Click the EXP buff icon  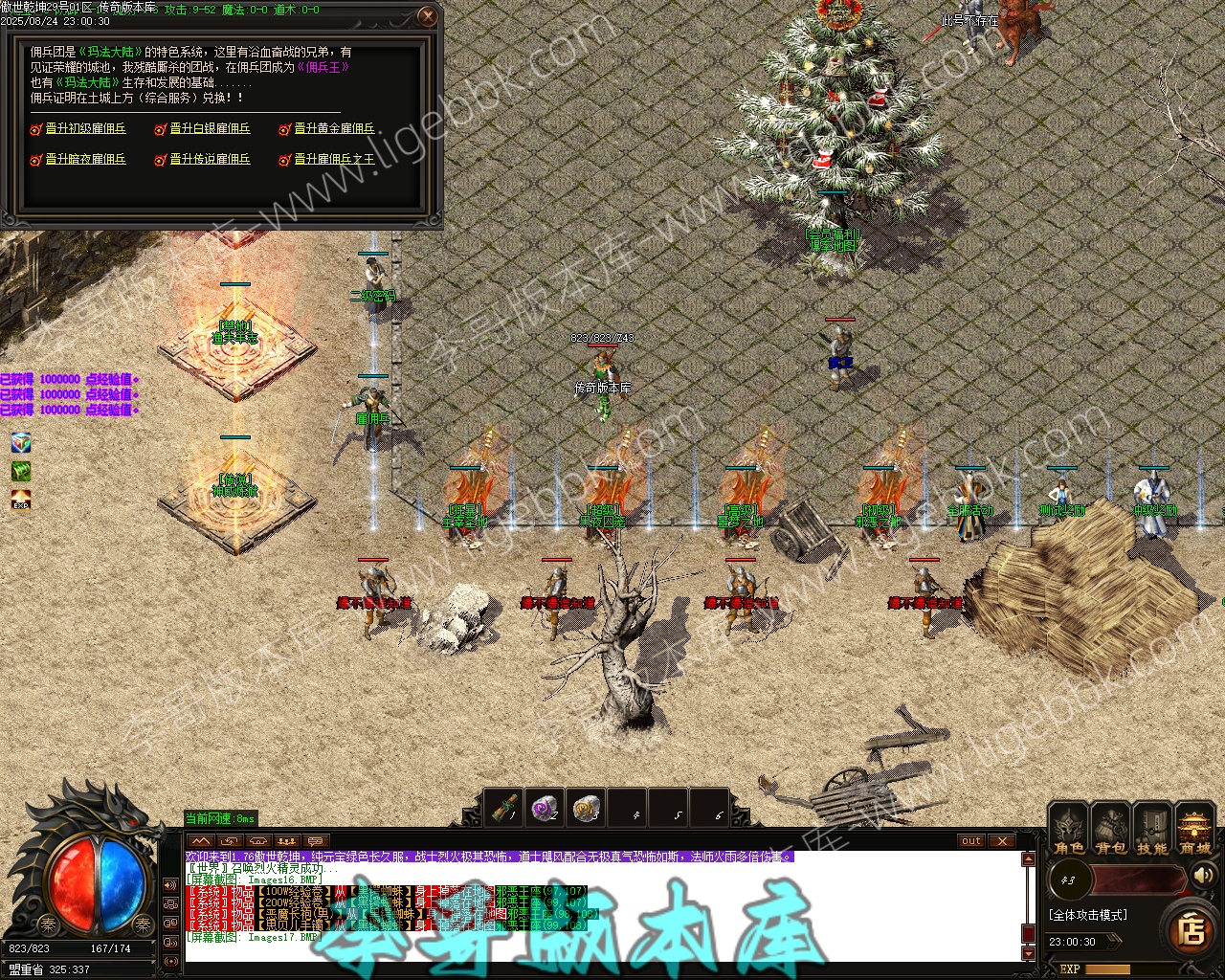[x=21, y=501]
